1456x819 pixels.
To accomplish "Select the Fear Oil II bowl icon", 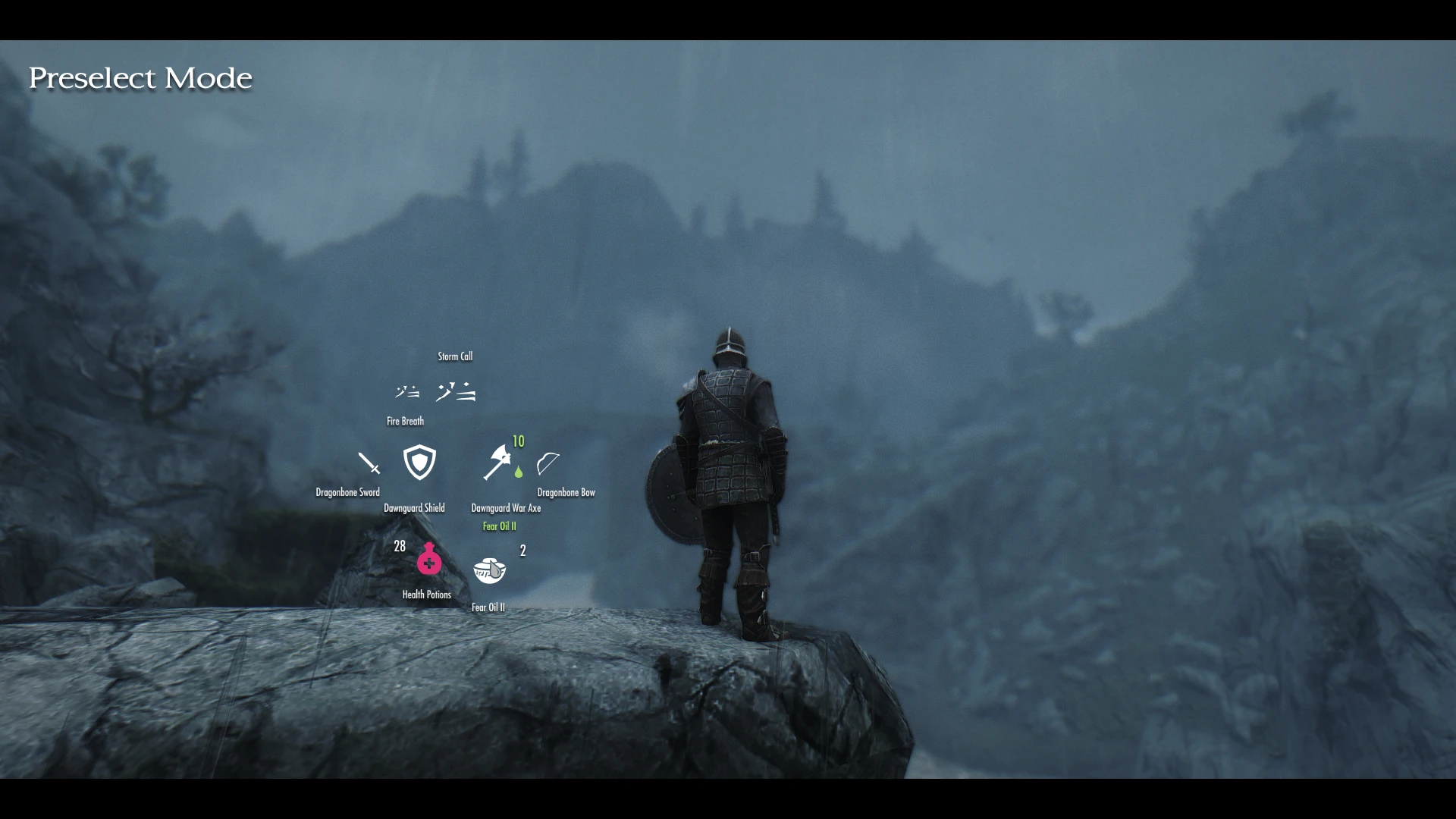I will pos(489,570).
